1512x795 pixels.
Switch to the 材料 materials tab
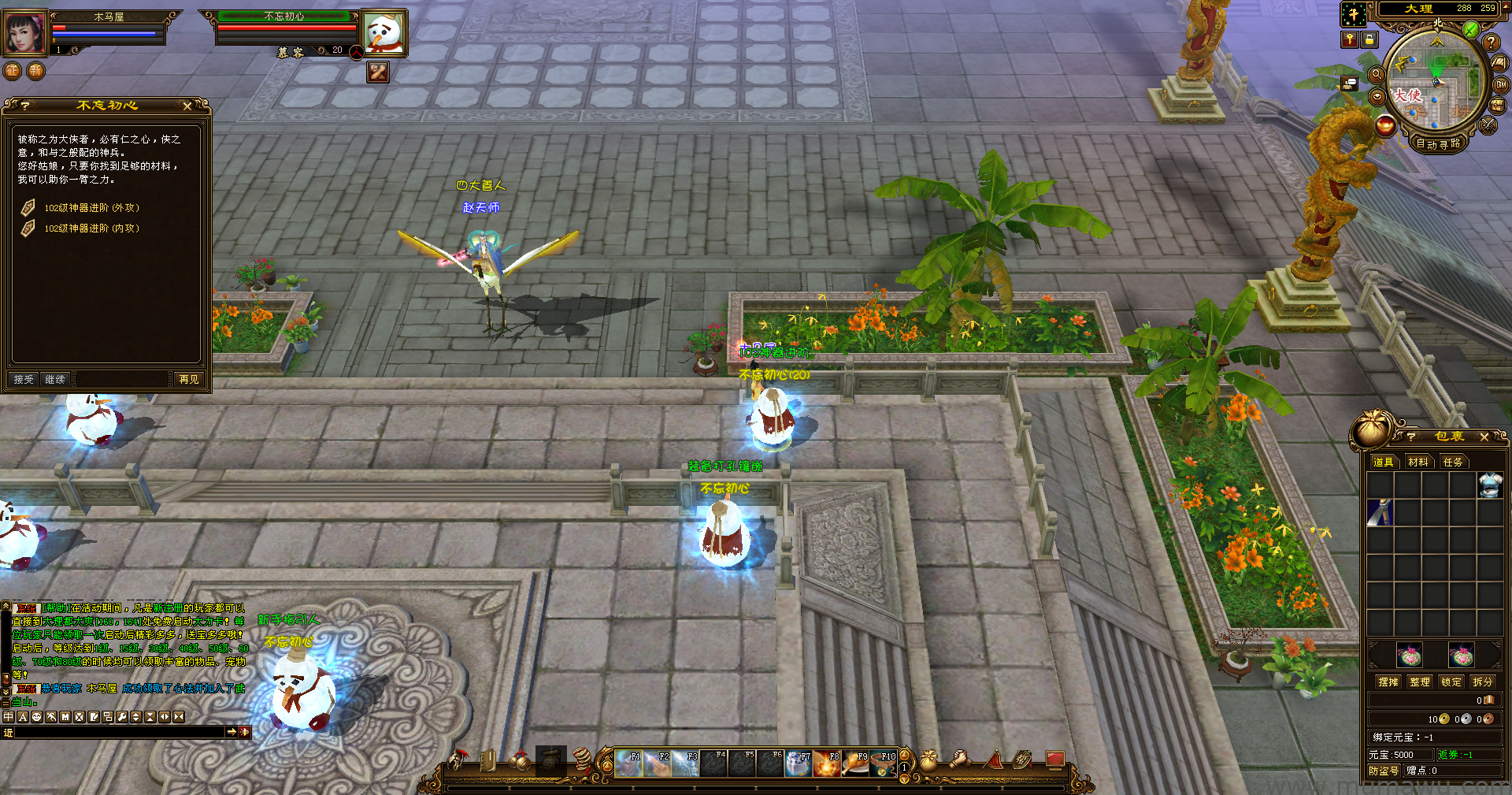click(x=1417, y=463)
